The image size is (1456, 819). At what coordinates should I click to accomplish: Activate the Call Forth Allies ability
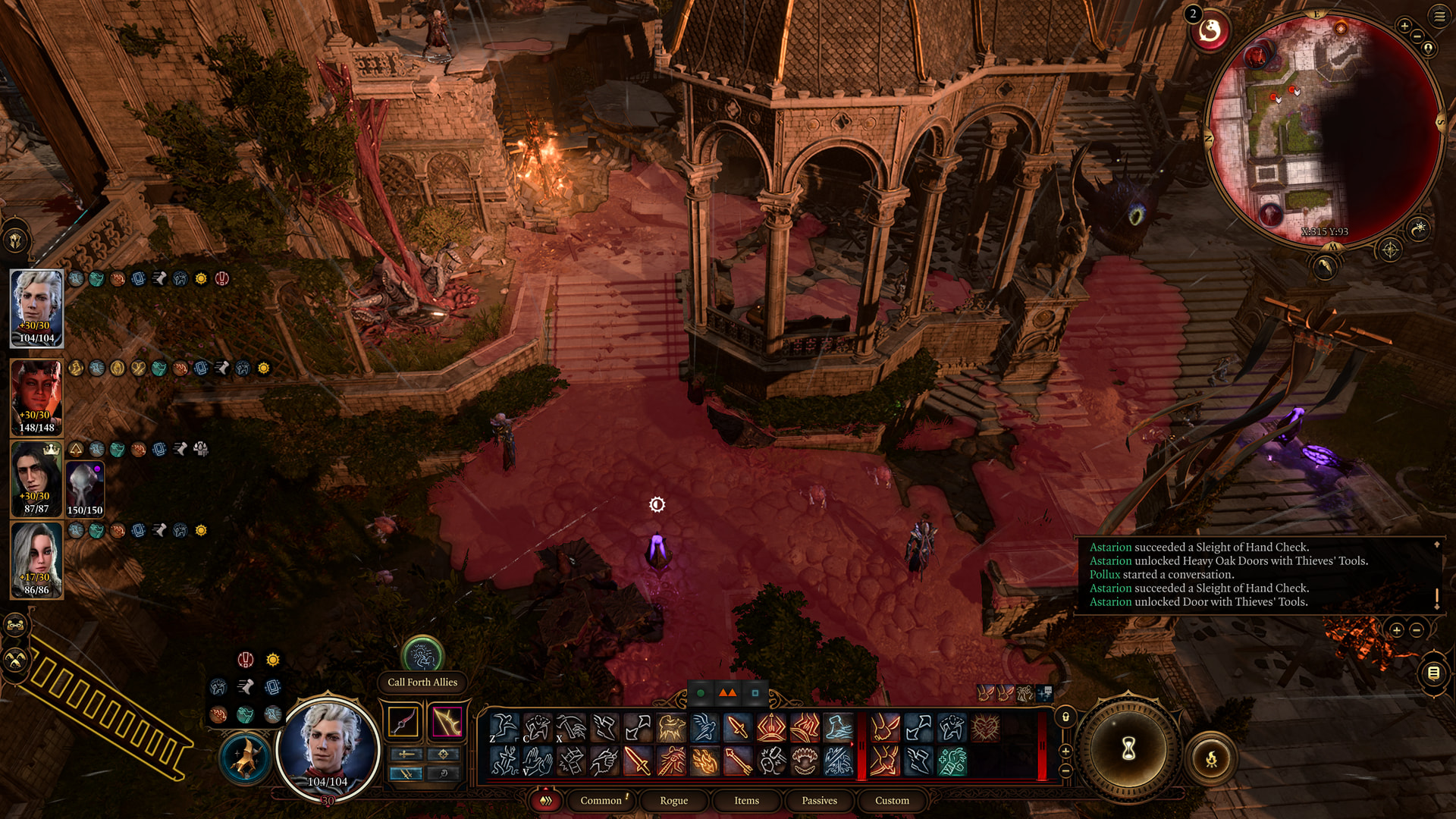[x=422, y=654]
